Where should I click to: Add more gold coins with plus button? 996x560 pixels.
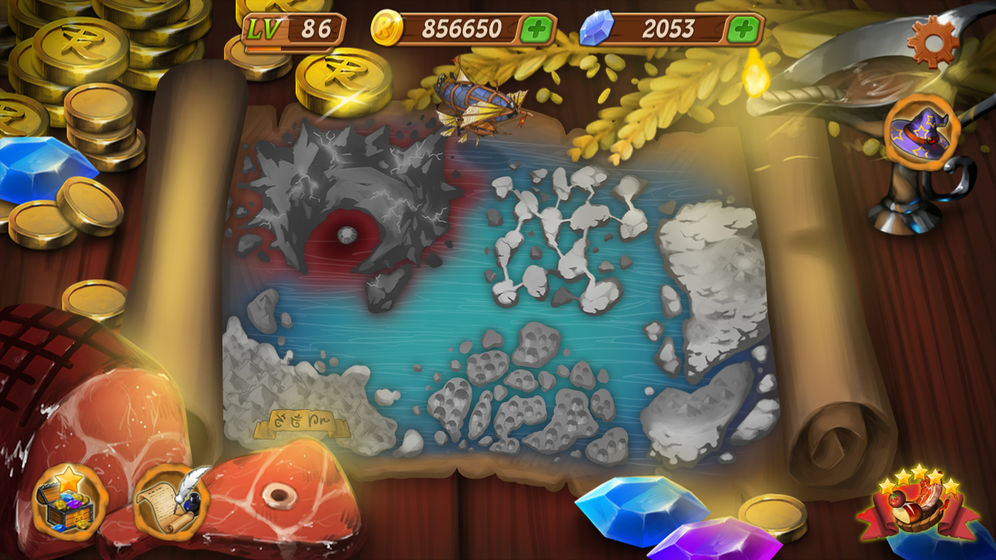537,29
